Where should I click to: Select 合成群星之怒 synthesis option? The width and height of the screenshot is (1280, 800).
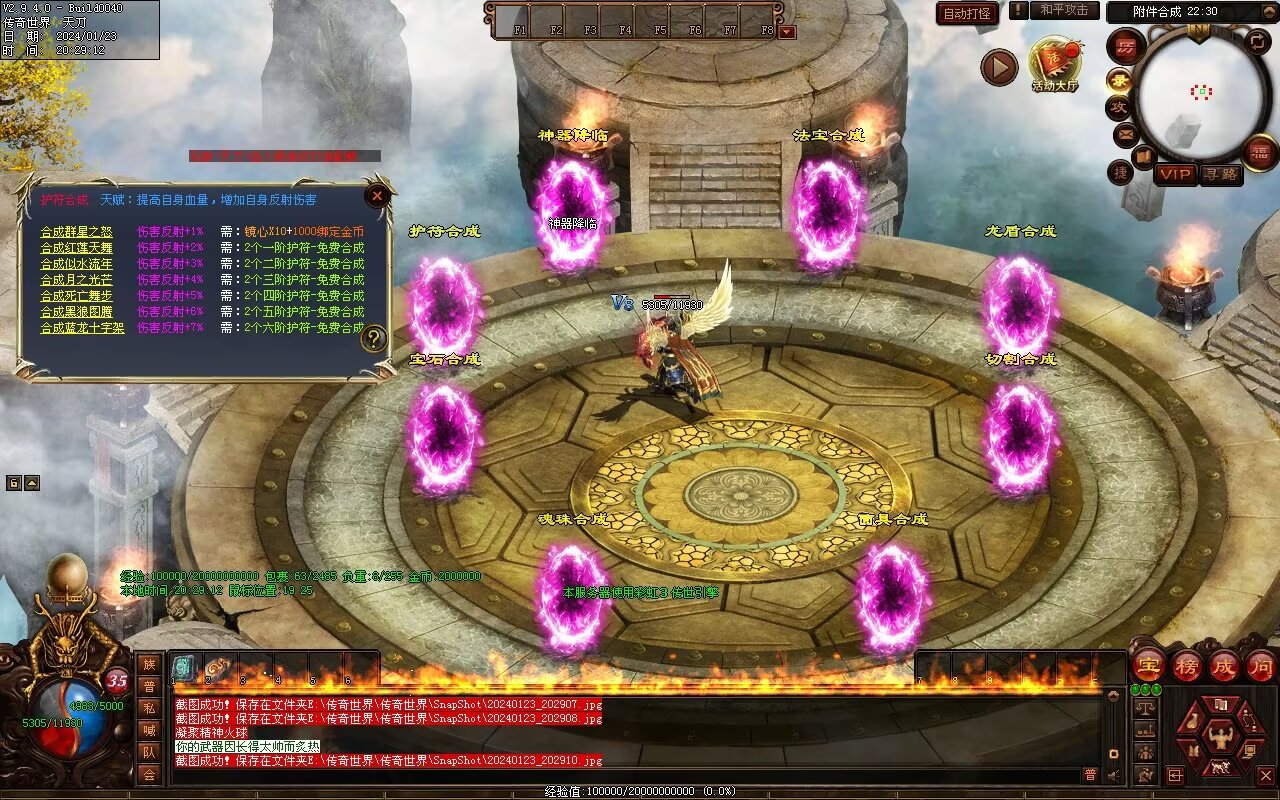(76, 232)
